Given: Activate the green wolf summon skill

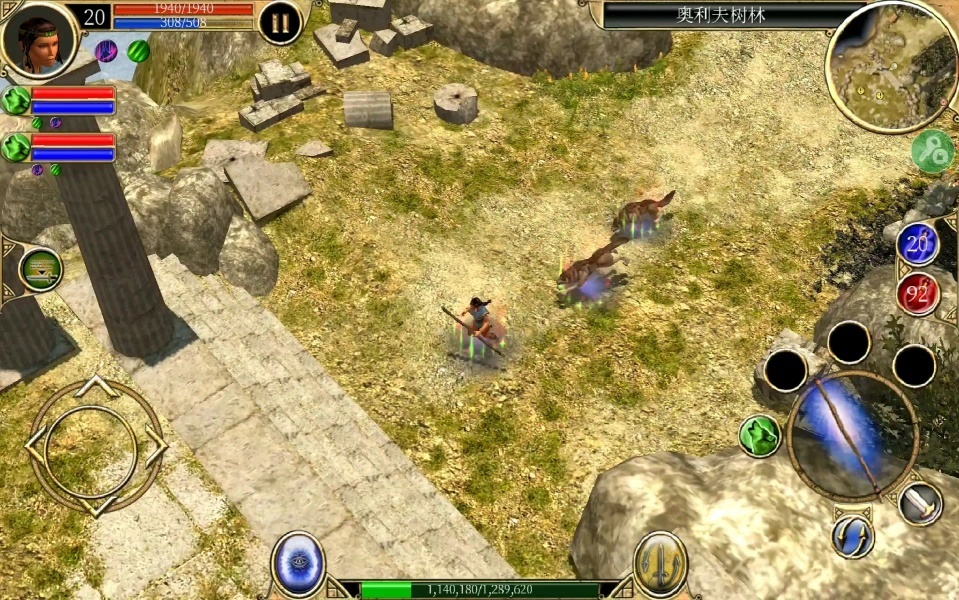Looking at the screenshot, I should (760, 436).
